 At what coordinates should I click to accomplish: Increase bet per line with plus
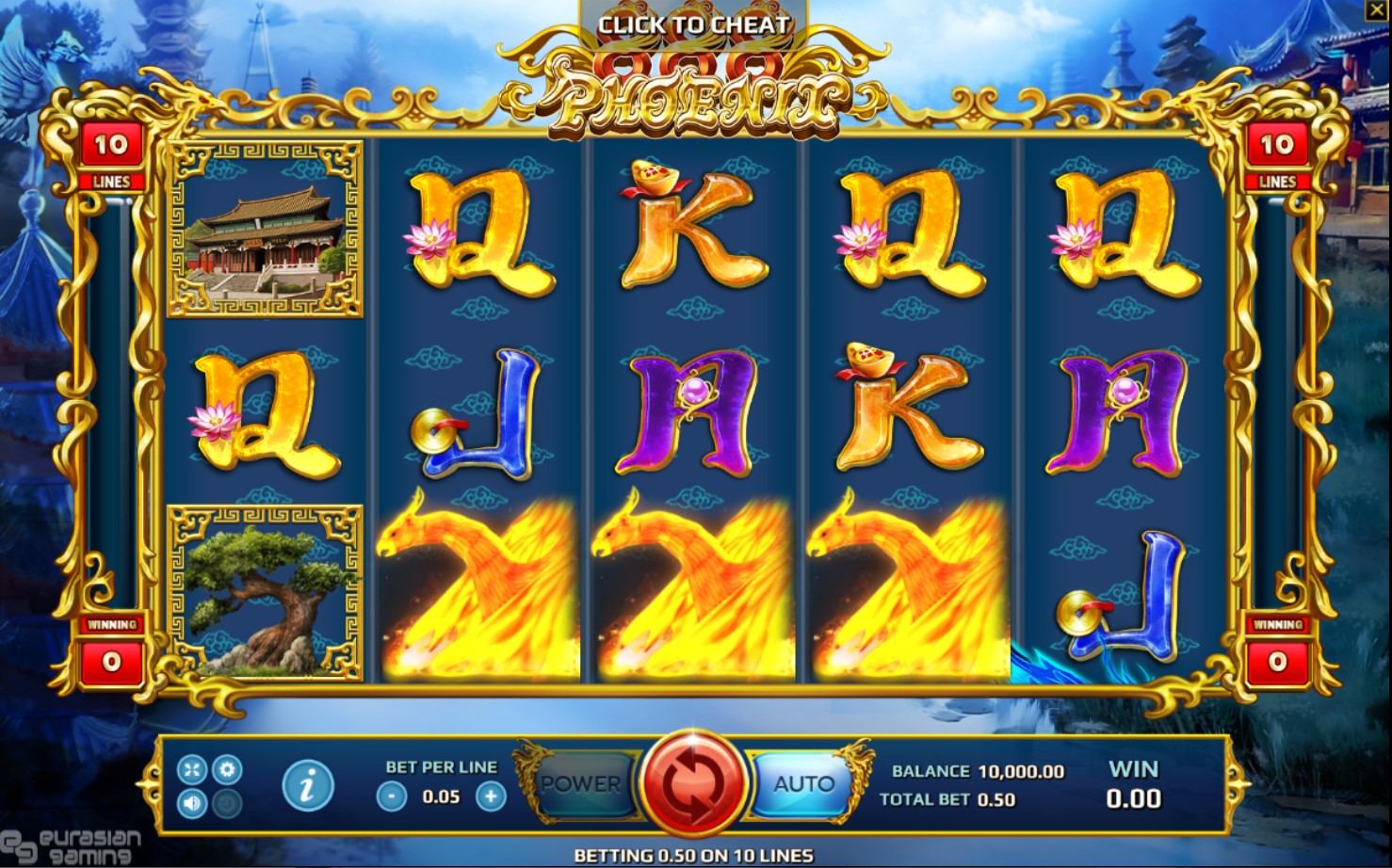(x=490, y=796)
